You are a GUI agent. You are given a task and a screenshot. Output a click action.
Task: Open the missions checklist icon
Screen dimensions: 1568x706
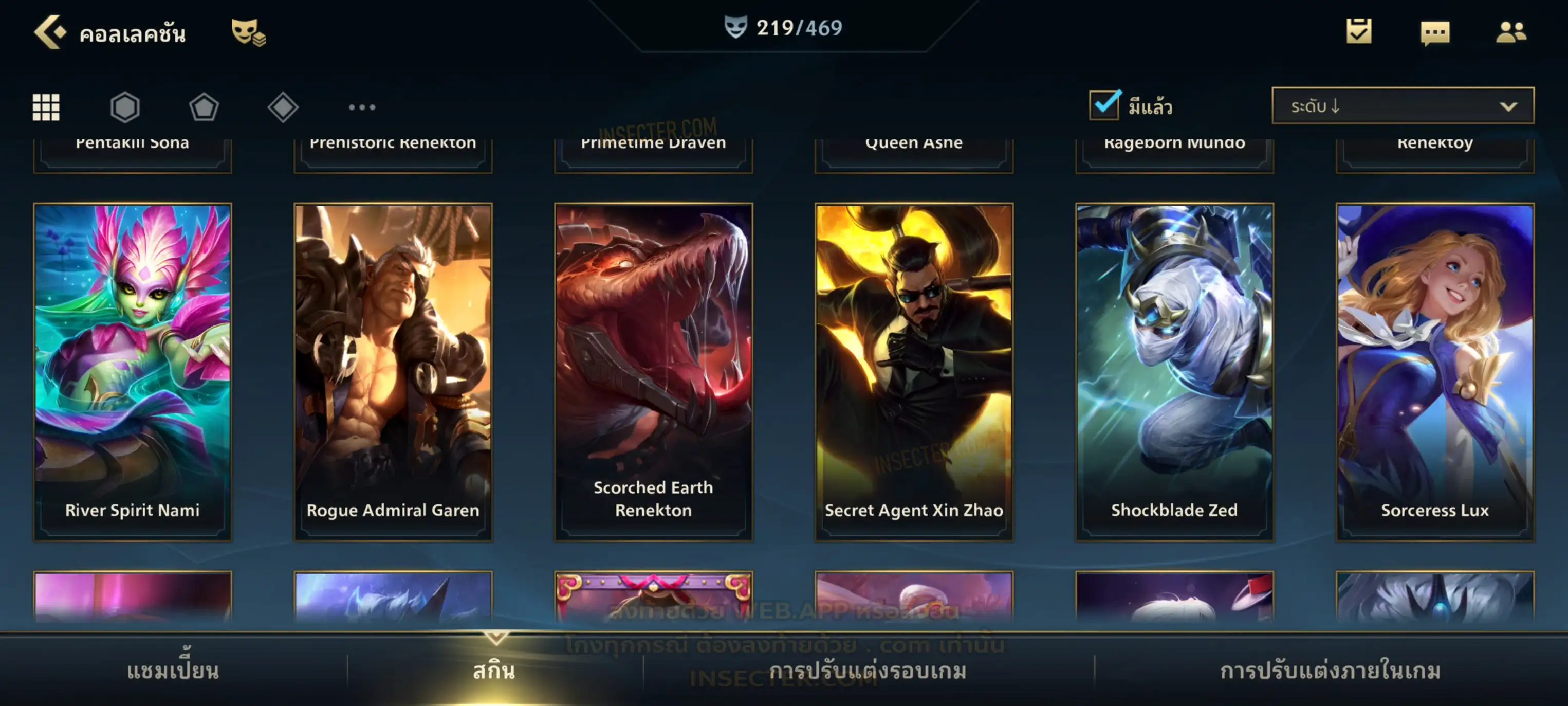pos(1359,32)
